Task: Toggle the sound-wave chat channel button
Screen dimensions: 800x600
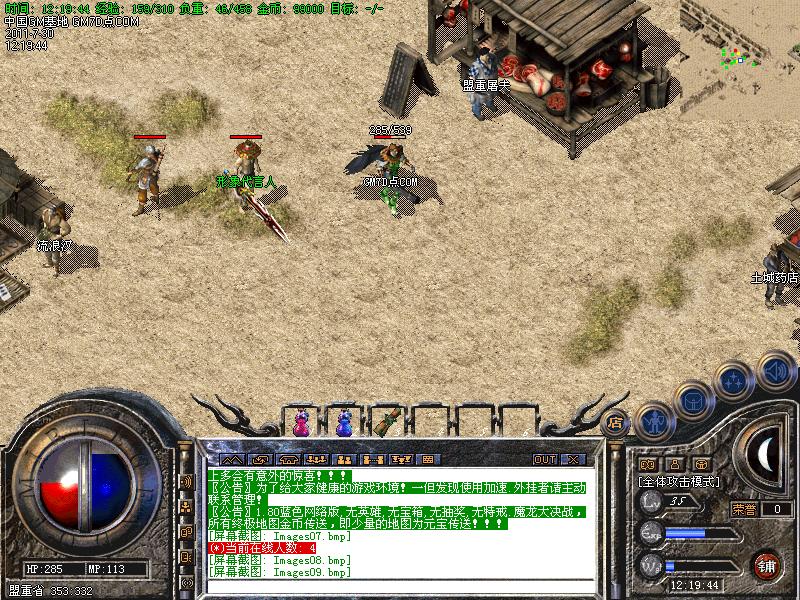Action: pyautogui.click(x=187, y=481)
